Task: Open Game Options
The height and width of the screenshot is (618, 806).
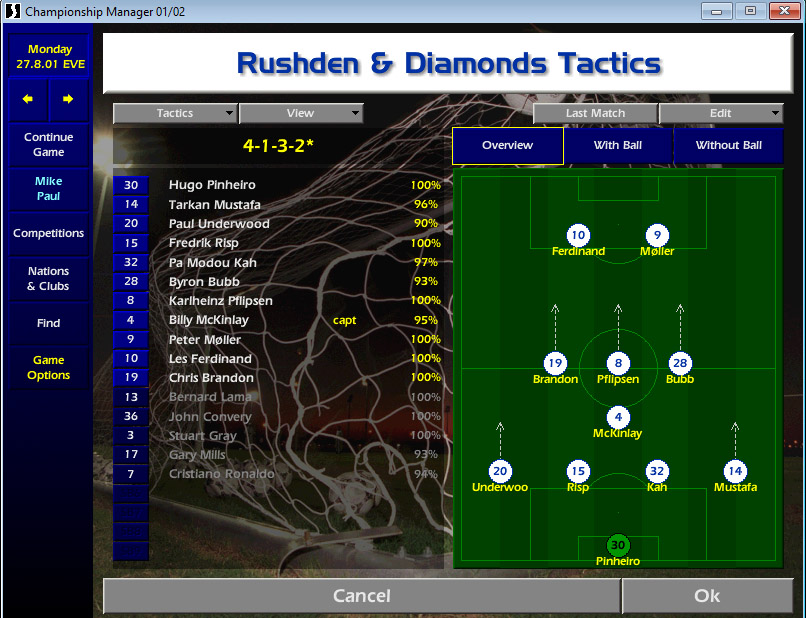Action: 49,368
